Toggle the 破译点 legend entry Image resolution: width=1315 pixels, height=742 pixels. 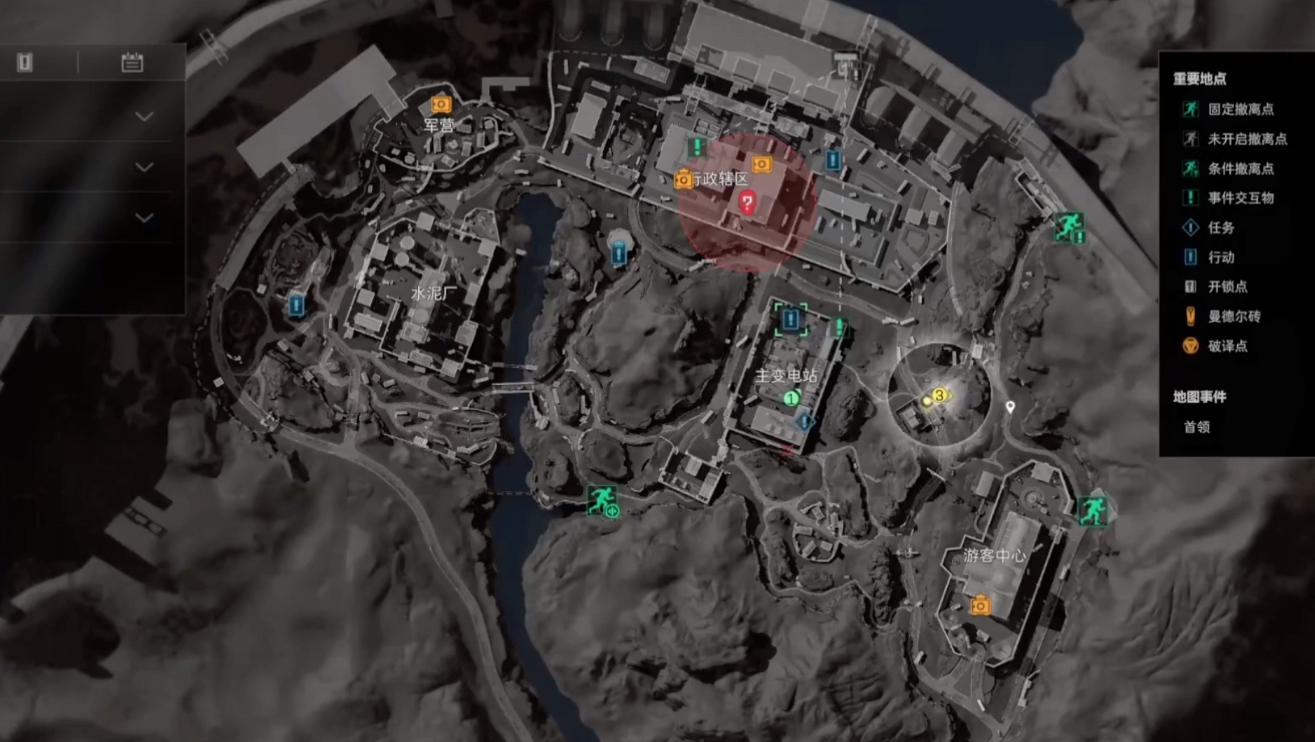[1227, 346]
